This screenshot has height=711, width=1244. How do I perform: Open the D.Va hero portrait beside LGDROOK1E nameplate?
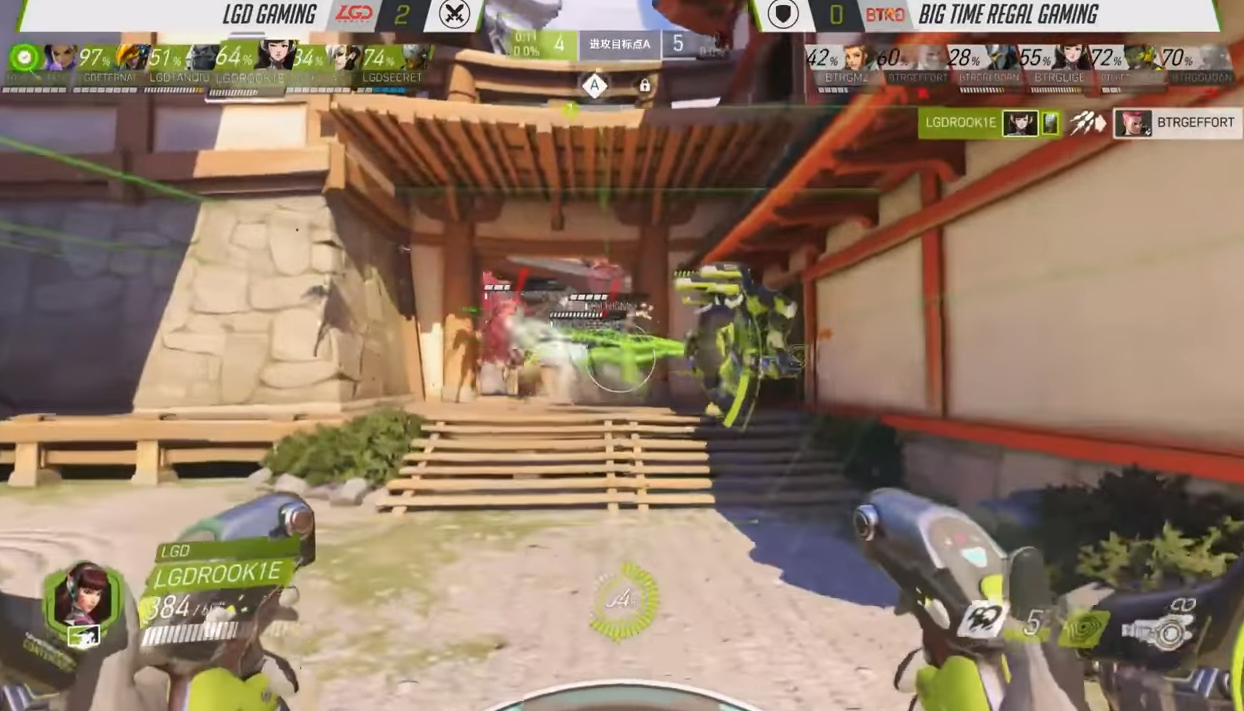82,596
